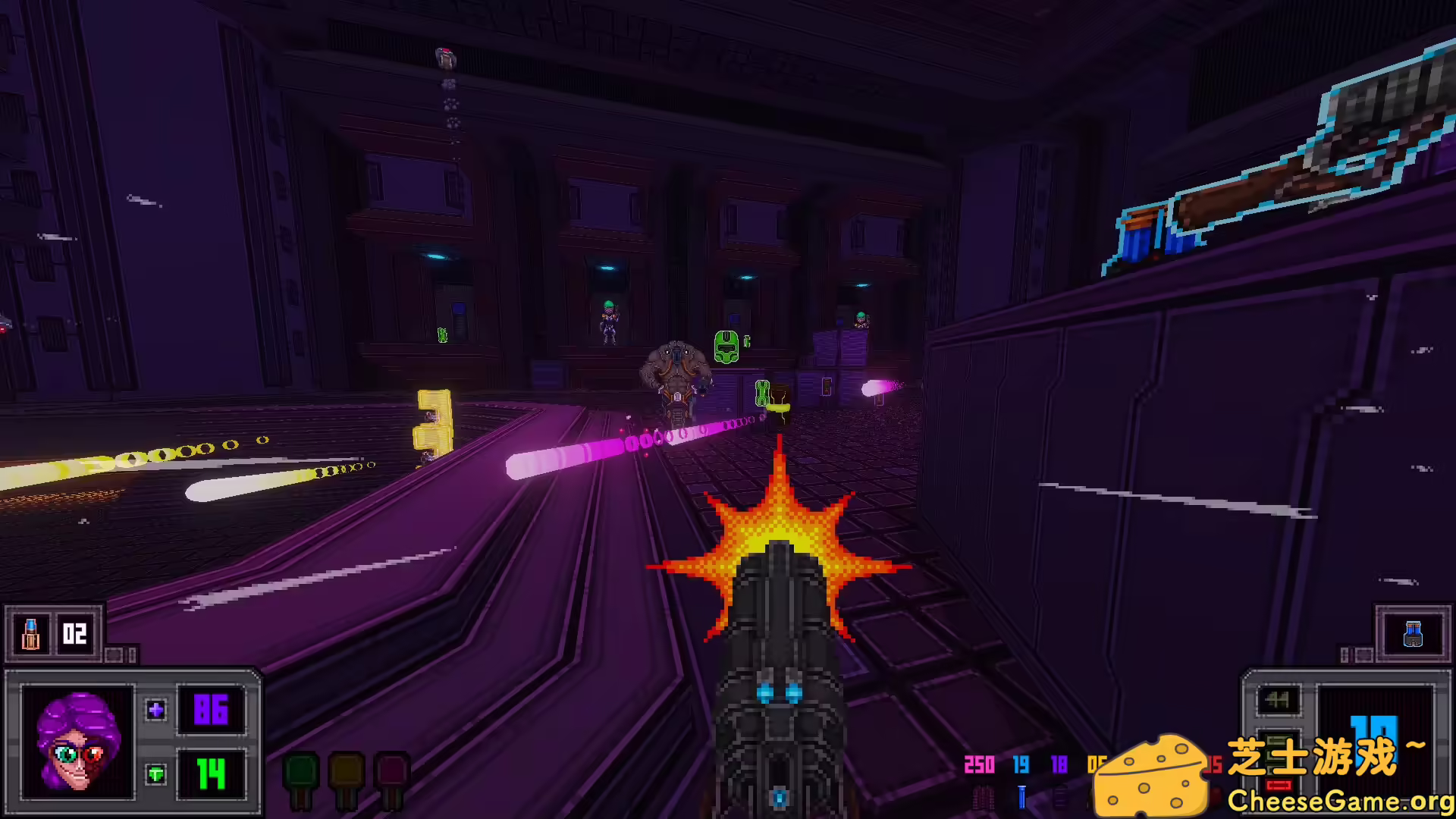The image size is (1456, 819).
Task: Click the 02 item counter box
Action: pyautogui.click(x=74, y=635)
